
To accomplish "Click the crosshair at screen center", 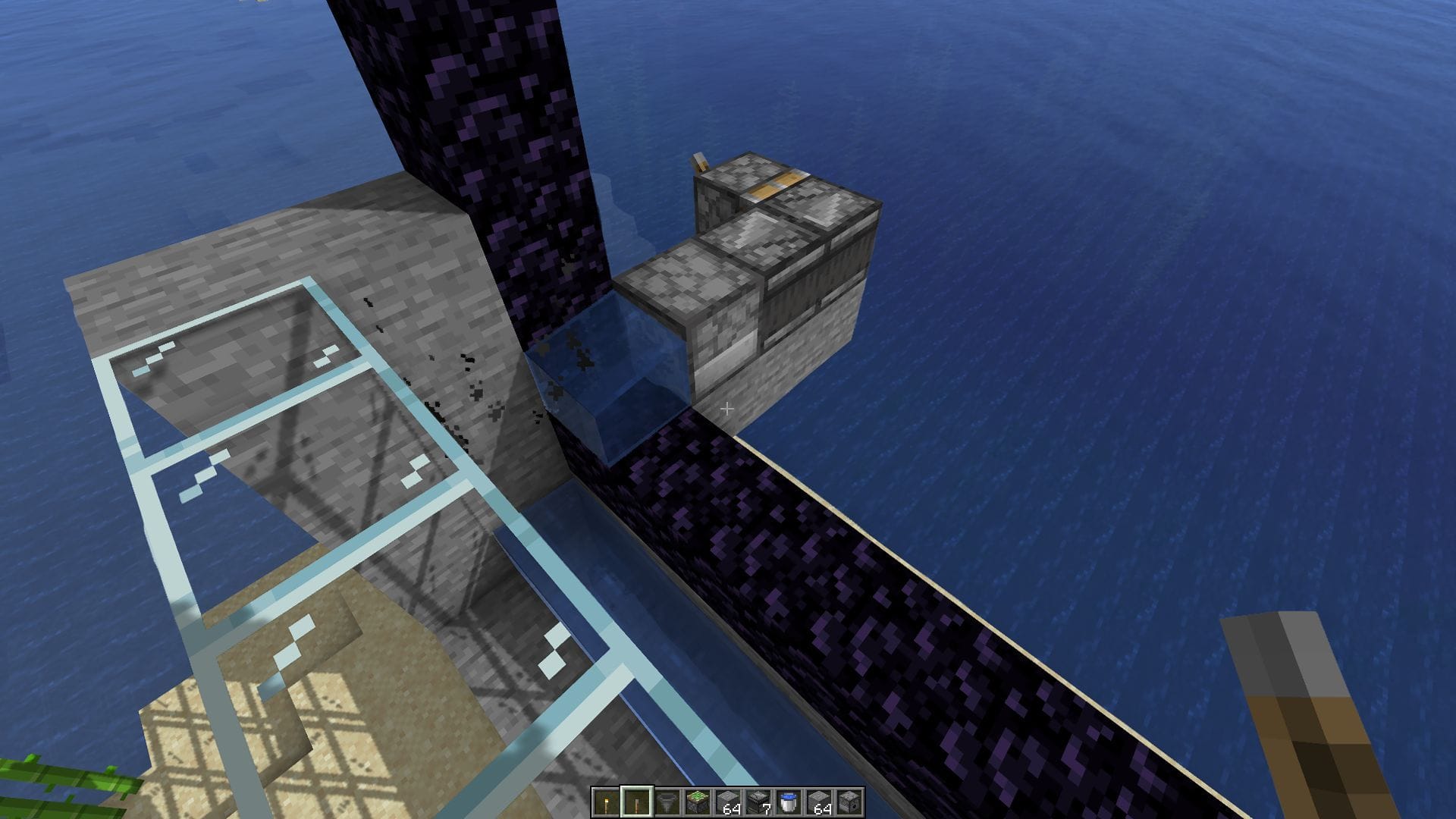I will tap(726, 409).
